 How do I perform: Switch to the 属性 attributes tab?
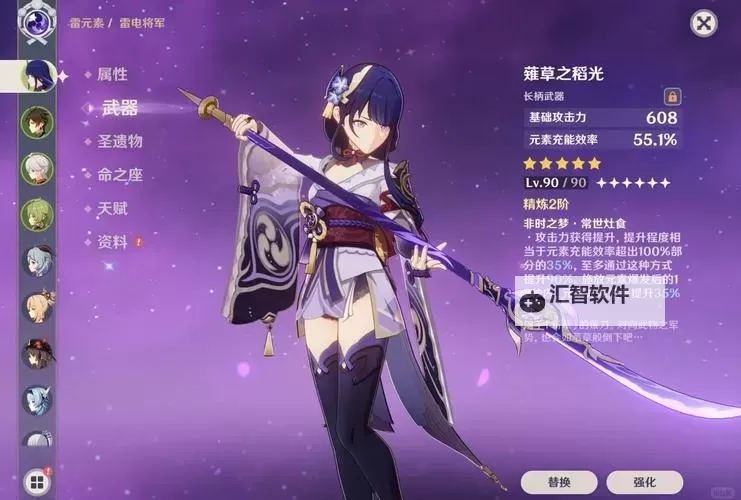pyautogui.click(x=112, y=74)
